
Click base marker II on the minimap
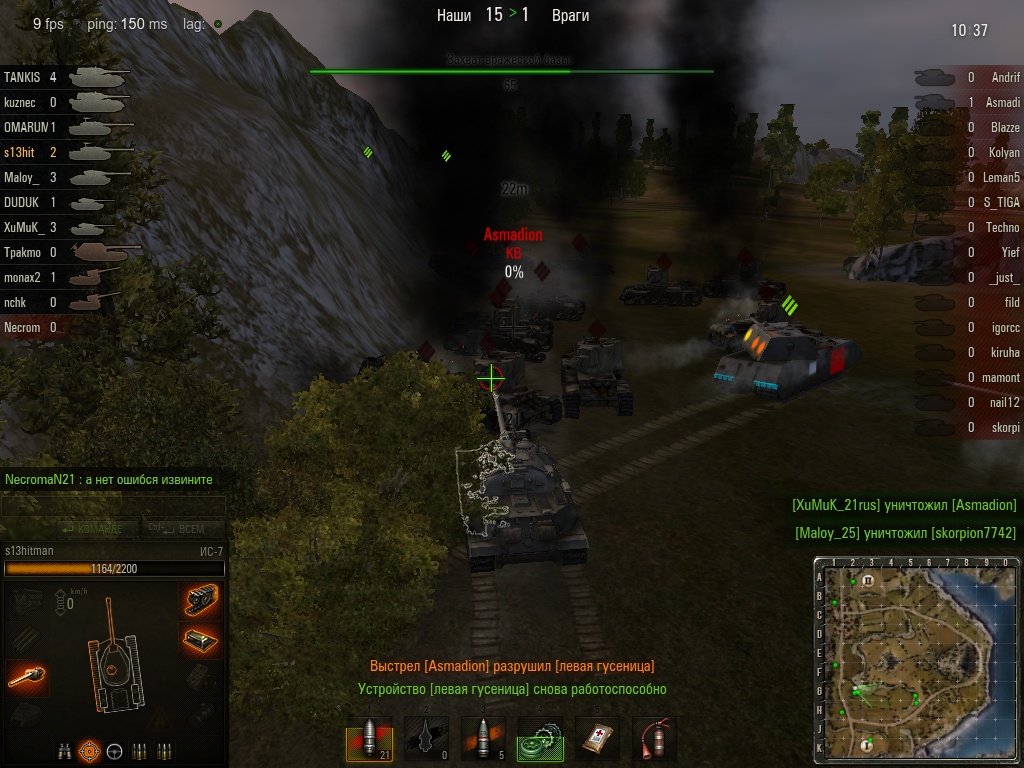click(x=868, y=580)
